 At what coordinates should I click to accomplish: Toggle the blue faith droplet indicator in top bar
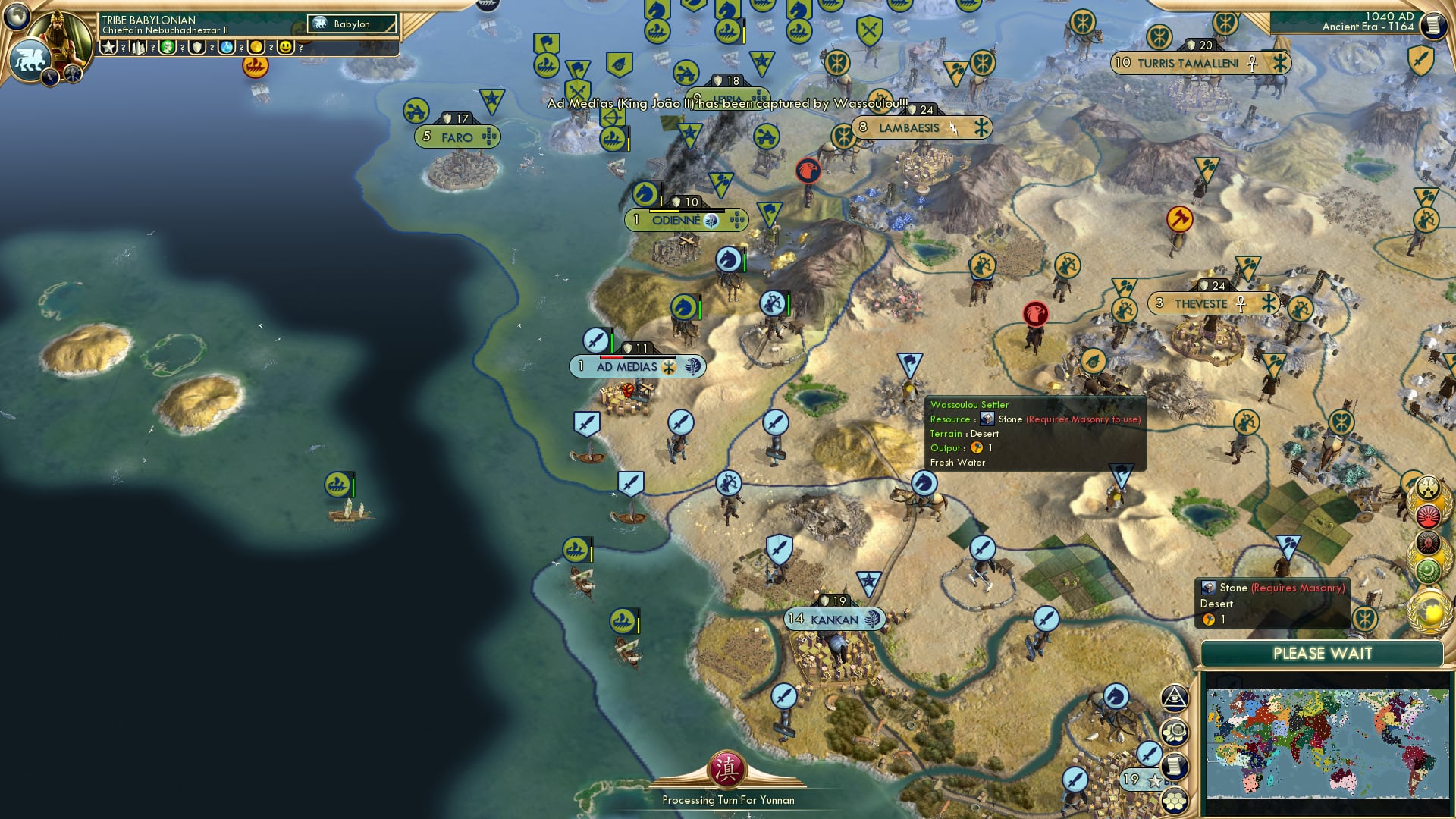pos(227,48)
